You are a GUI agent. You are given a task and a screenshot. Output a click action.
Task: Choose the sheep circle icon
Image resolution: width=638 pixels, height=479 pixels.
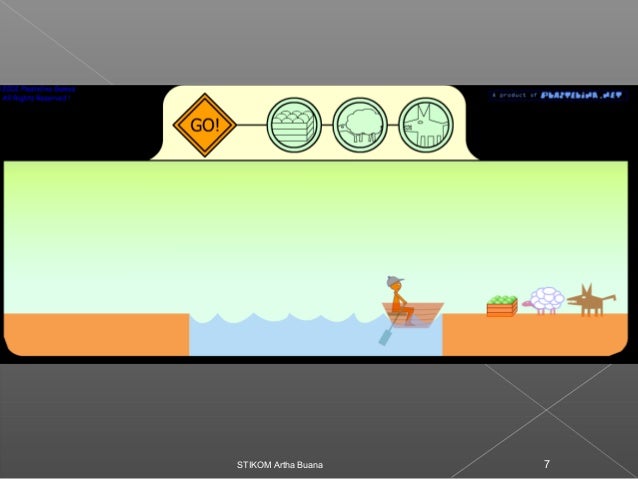tap(360, 126)
